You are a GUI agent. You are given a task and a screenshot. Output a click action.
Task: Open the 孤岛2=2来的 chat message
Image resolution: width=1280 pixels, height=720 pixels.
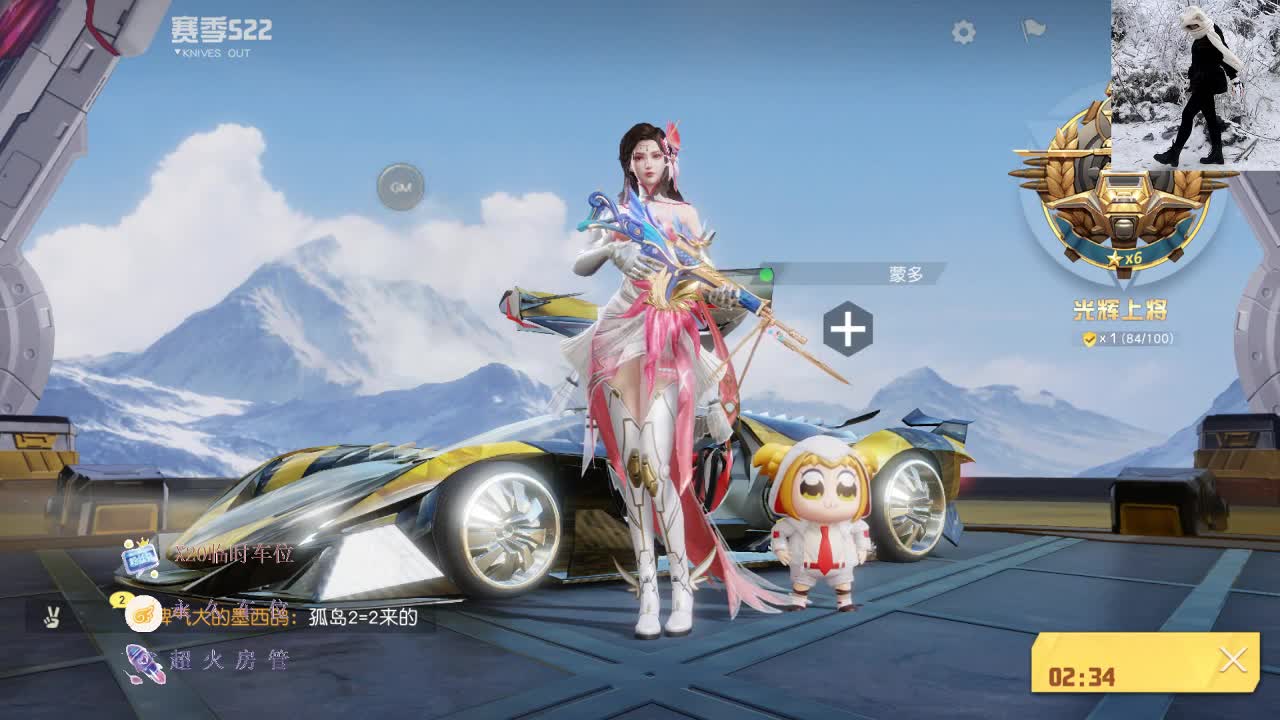(362, 617)
